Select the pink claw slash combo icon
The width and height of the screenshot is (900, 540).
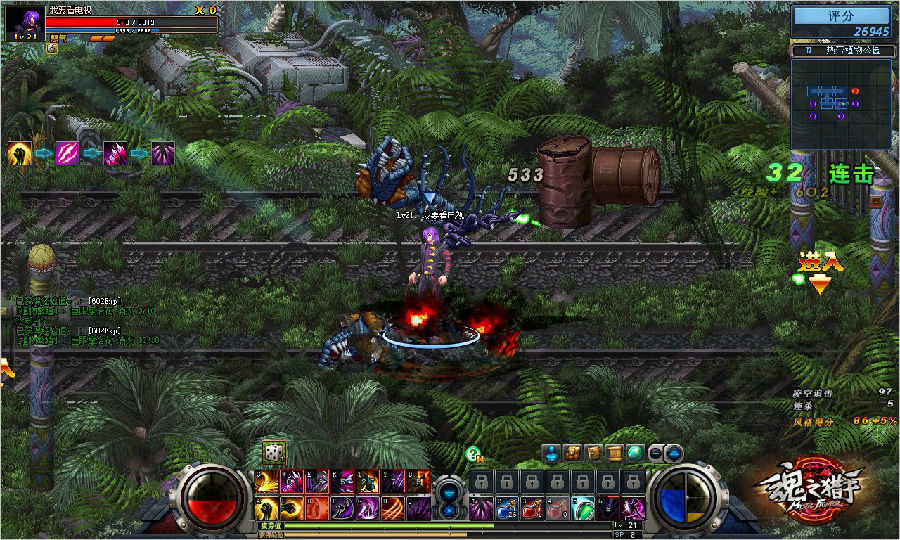click(69, 154)
